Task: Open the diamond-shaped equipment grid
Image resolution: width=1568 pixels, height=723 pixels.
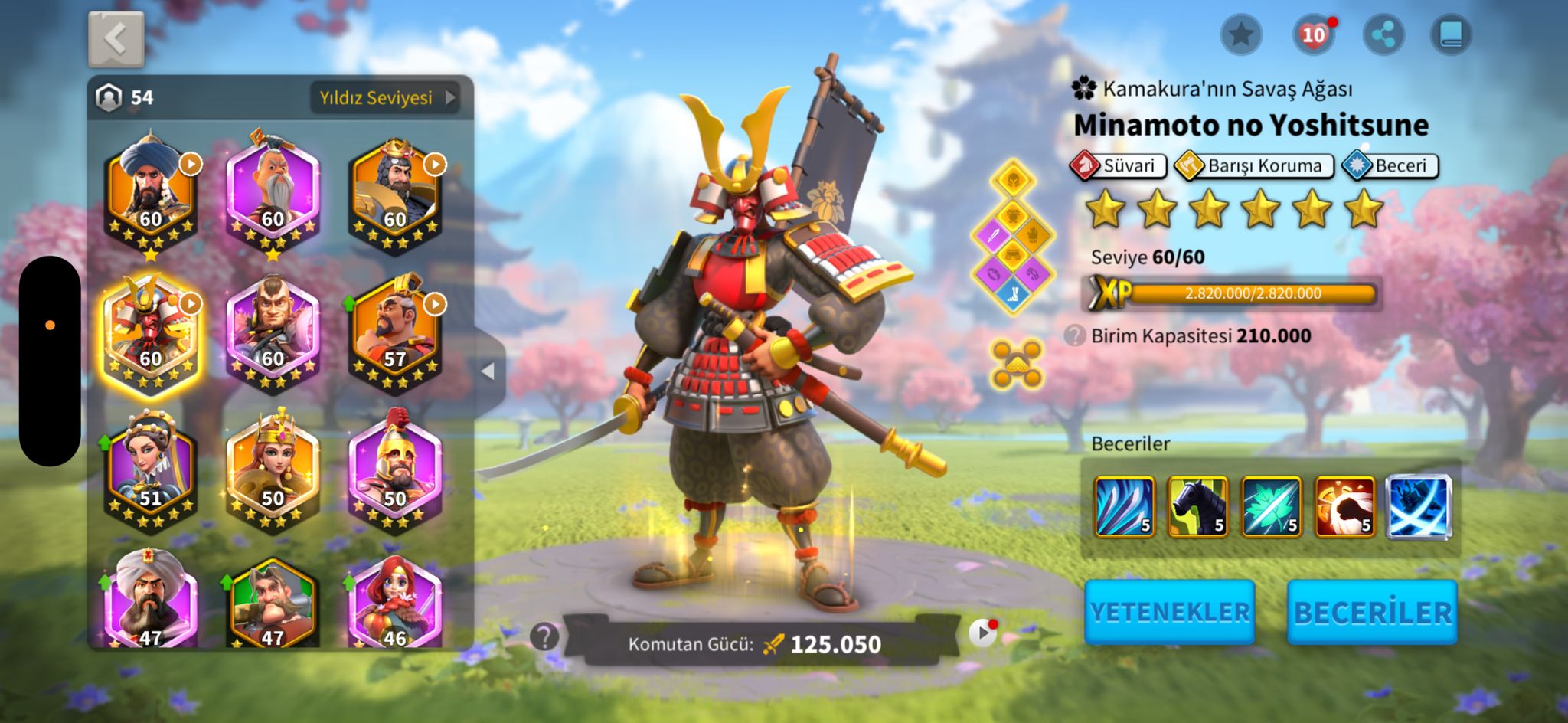Action: coord(1012,237)
